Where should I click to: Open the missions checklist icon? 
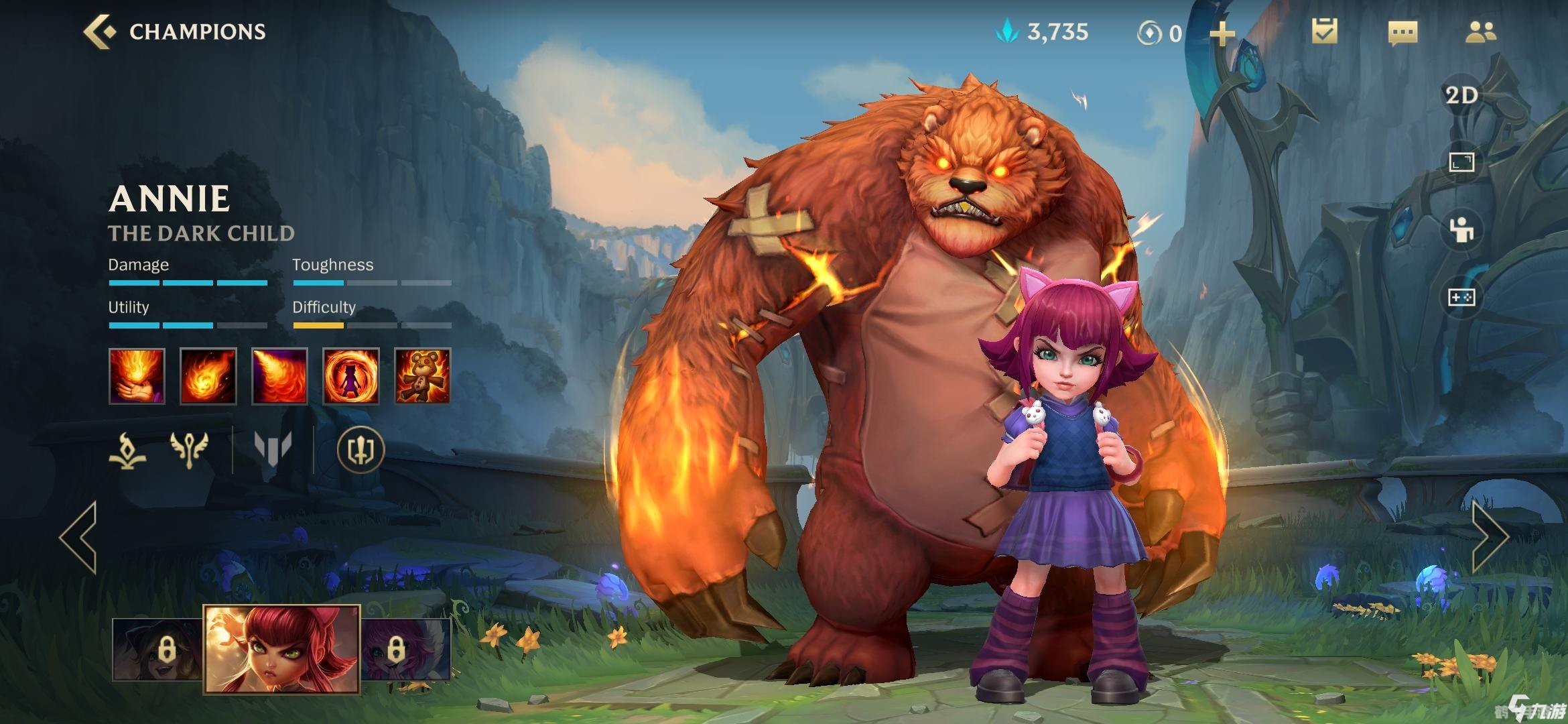[1324, 32]
